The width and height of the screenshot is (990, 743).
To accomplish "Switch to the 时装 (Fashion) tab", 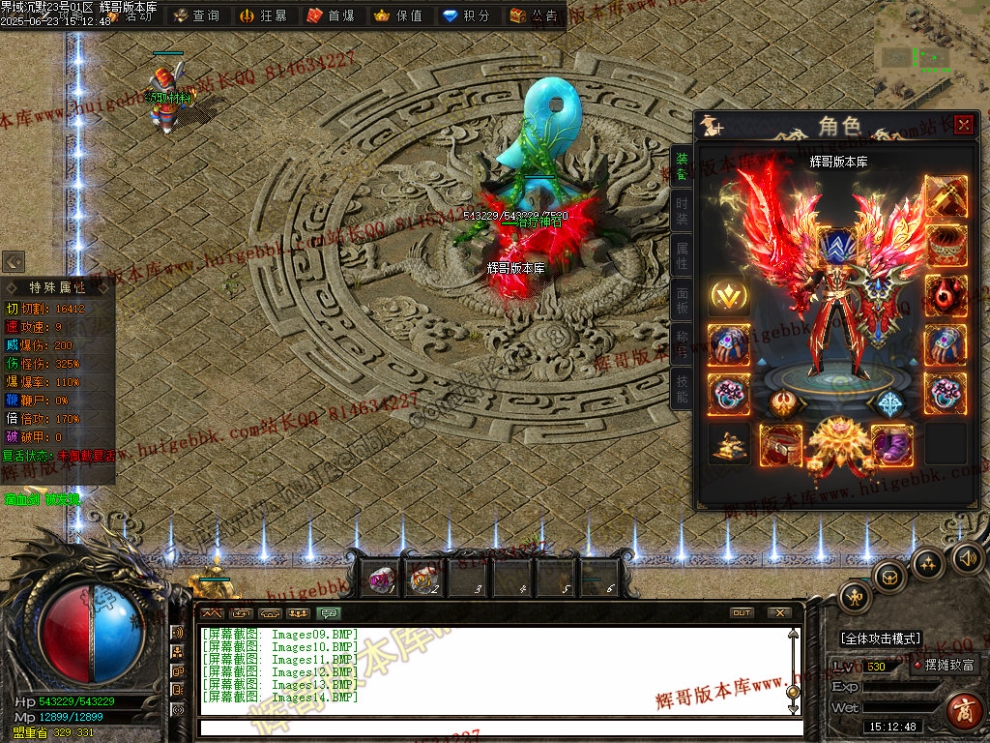I will click(x=682, y=212).
